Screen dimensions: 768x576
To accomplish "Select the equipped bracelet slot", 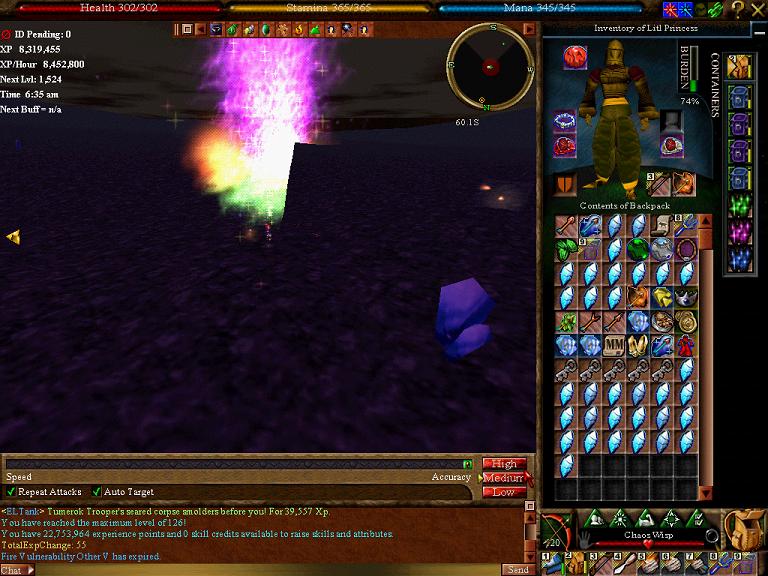I will coord(565,122).
